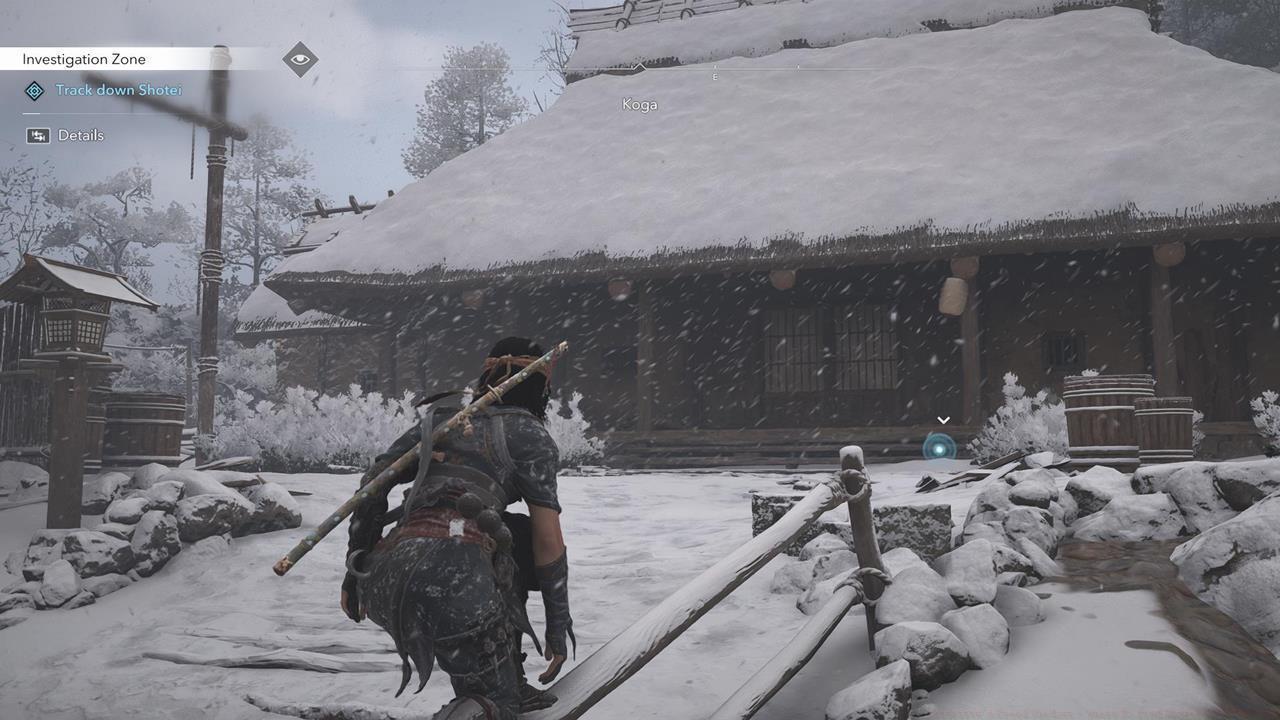Open the compass navigation strip
The height and width of the screenshot is (720, 1280).
(x=713, y=68)
